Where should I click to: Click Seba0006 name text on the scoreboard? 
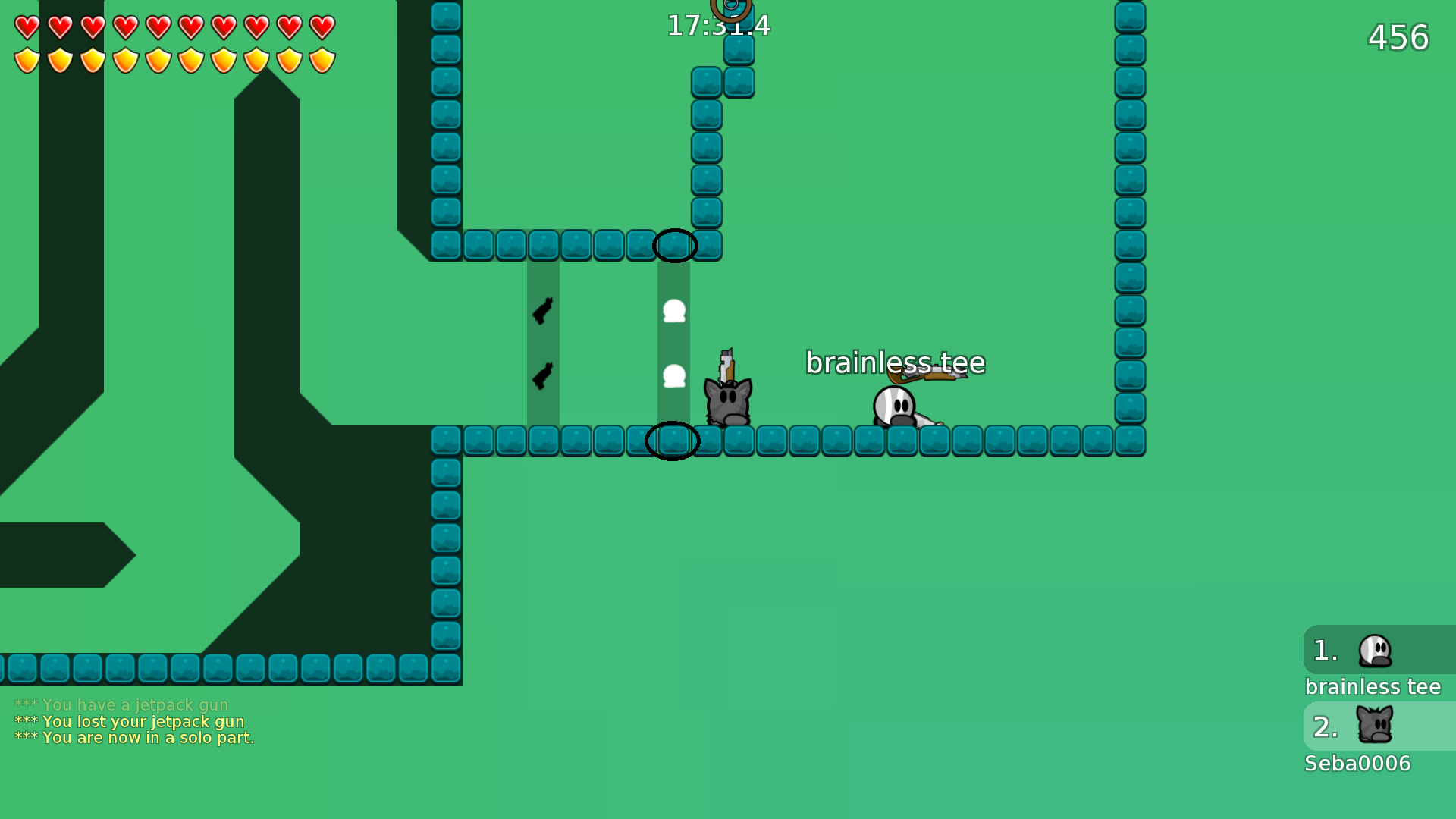tap(1357, 764)
